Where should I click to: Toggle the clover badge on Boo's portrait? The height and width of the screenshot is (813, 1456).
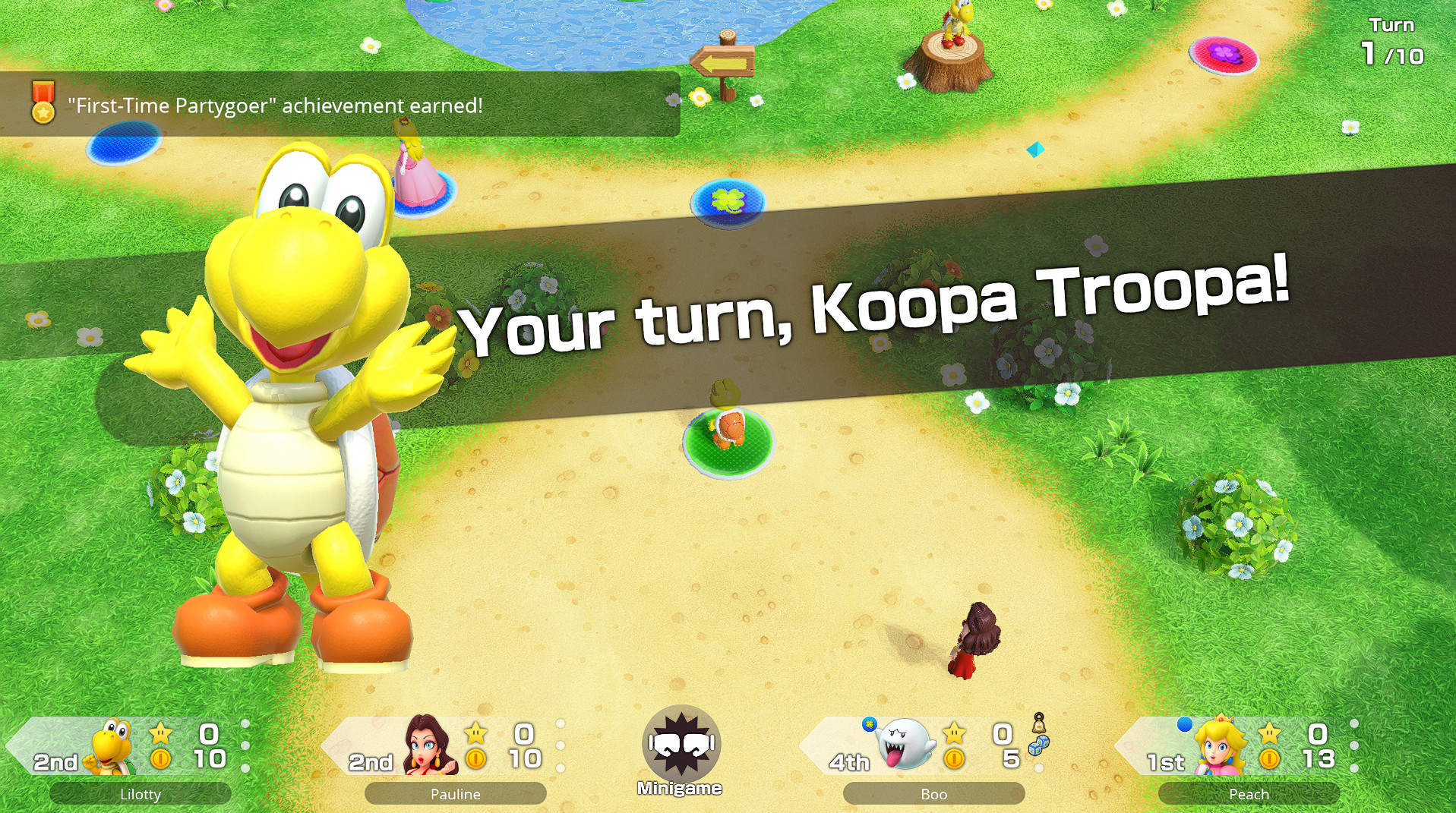pyautogui.click(x=869, y=723)
